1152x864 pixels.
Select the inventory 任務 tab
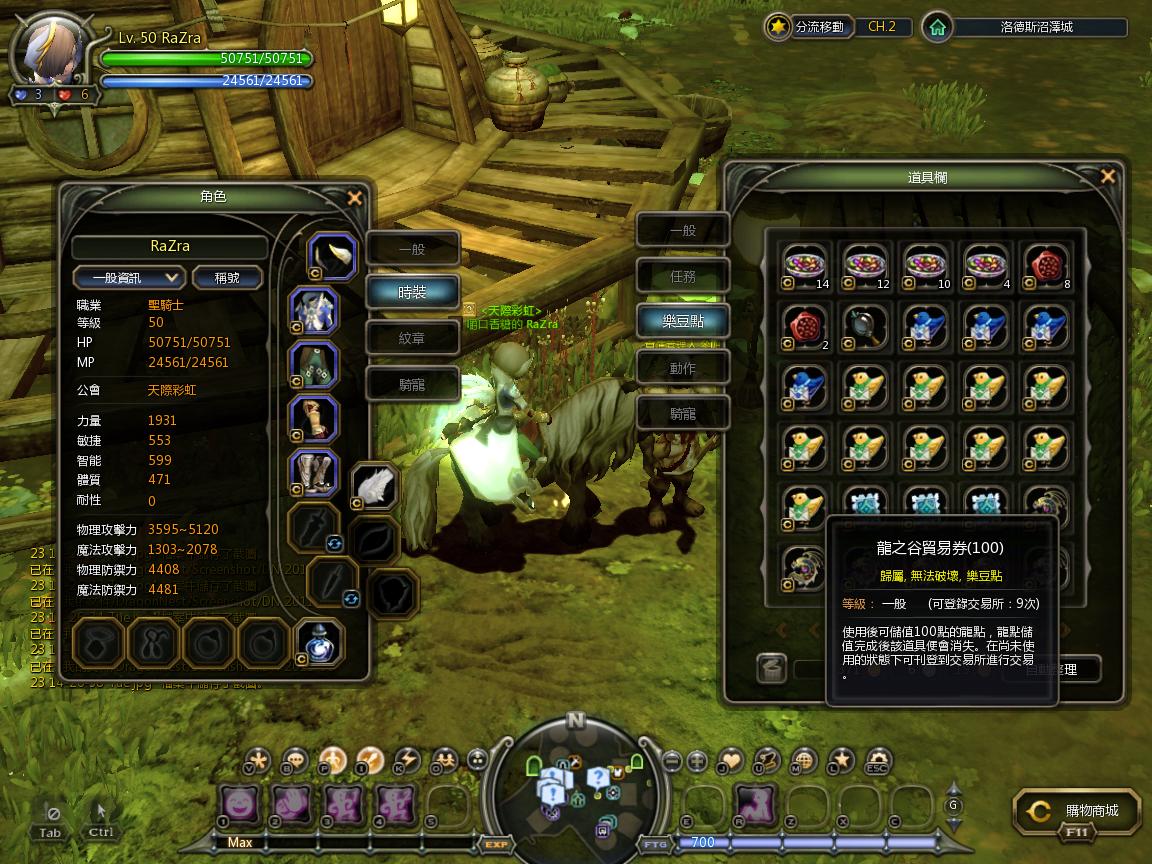683,277
